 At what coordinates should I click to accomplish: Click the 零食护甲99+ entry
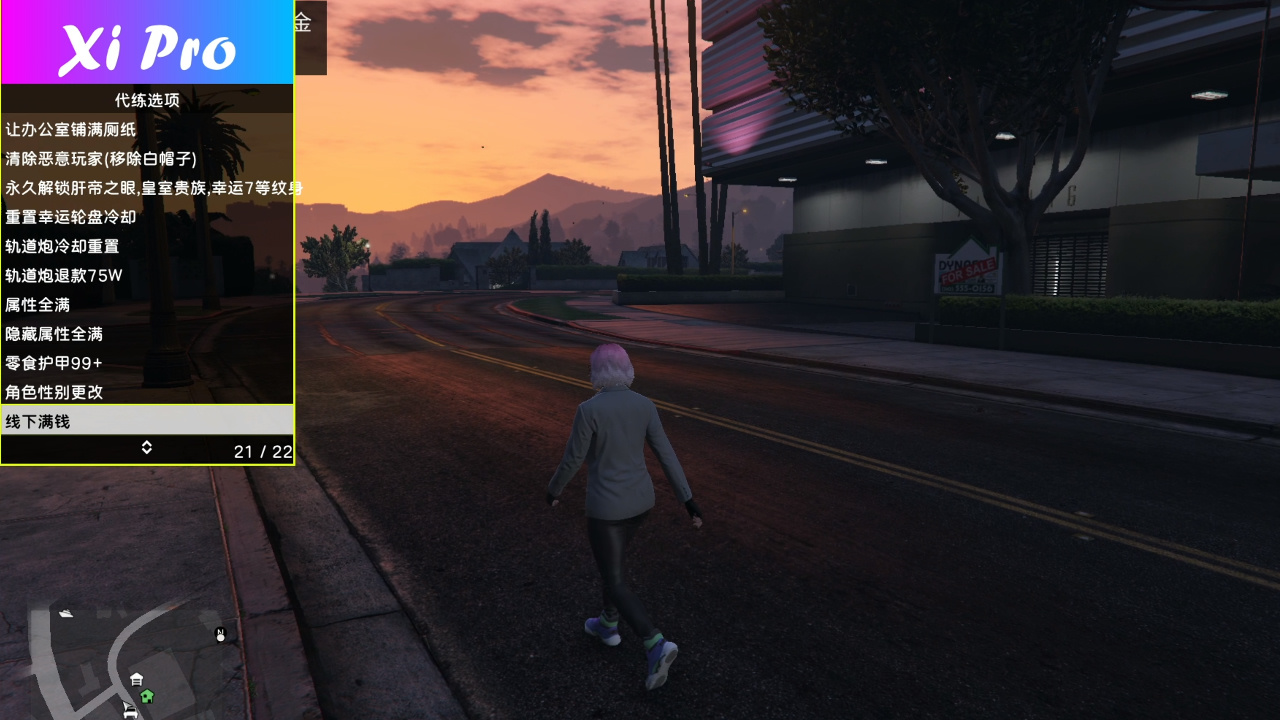[x=54, y=363]
